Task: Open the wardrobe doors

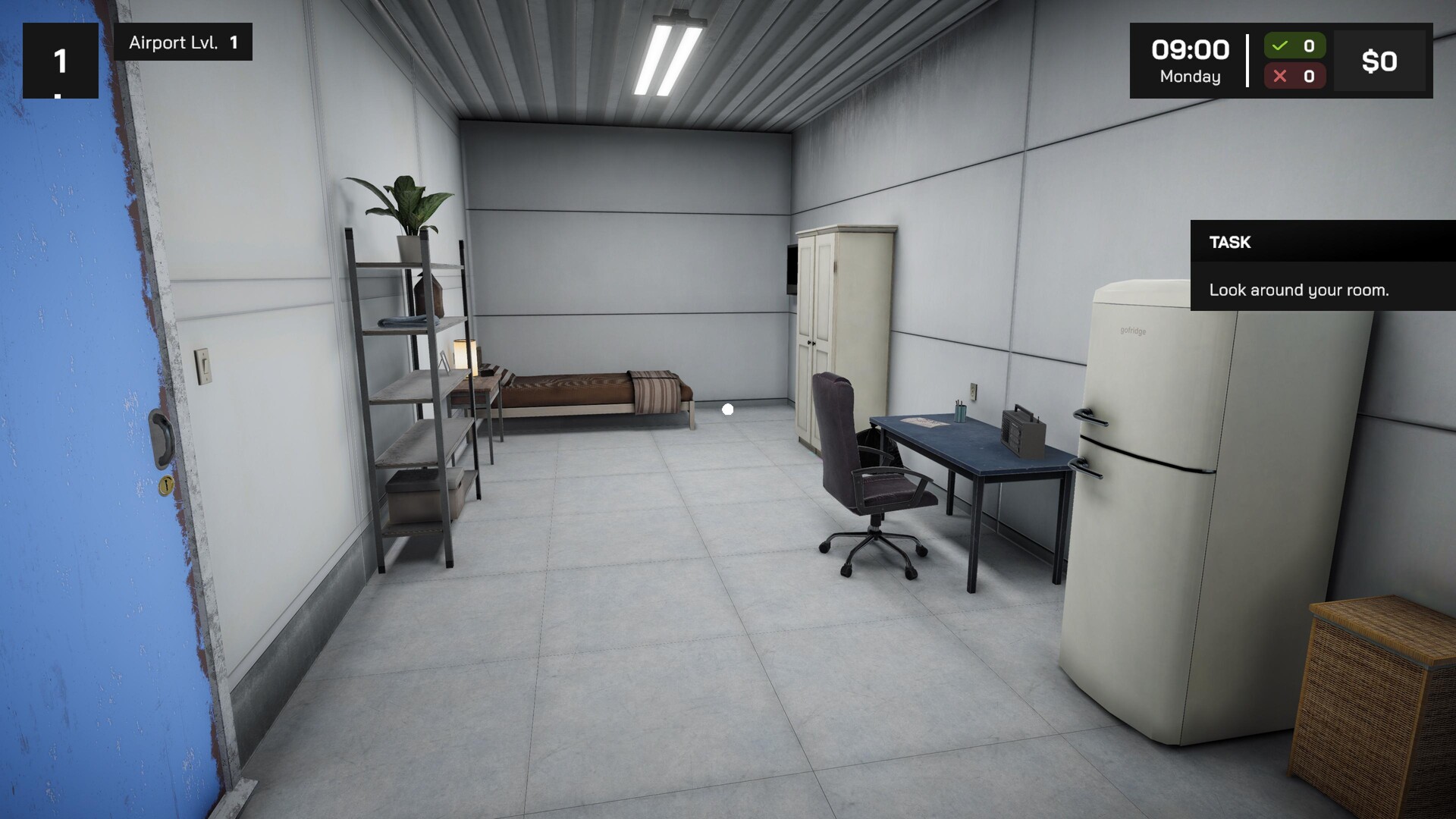Action: pyautogui.click(x=810, y=341)
